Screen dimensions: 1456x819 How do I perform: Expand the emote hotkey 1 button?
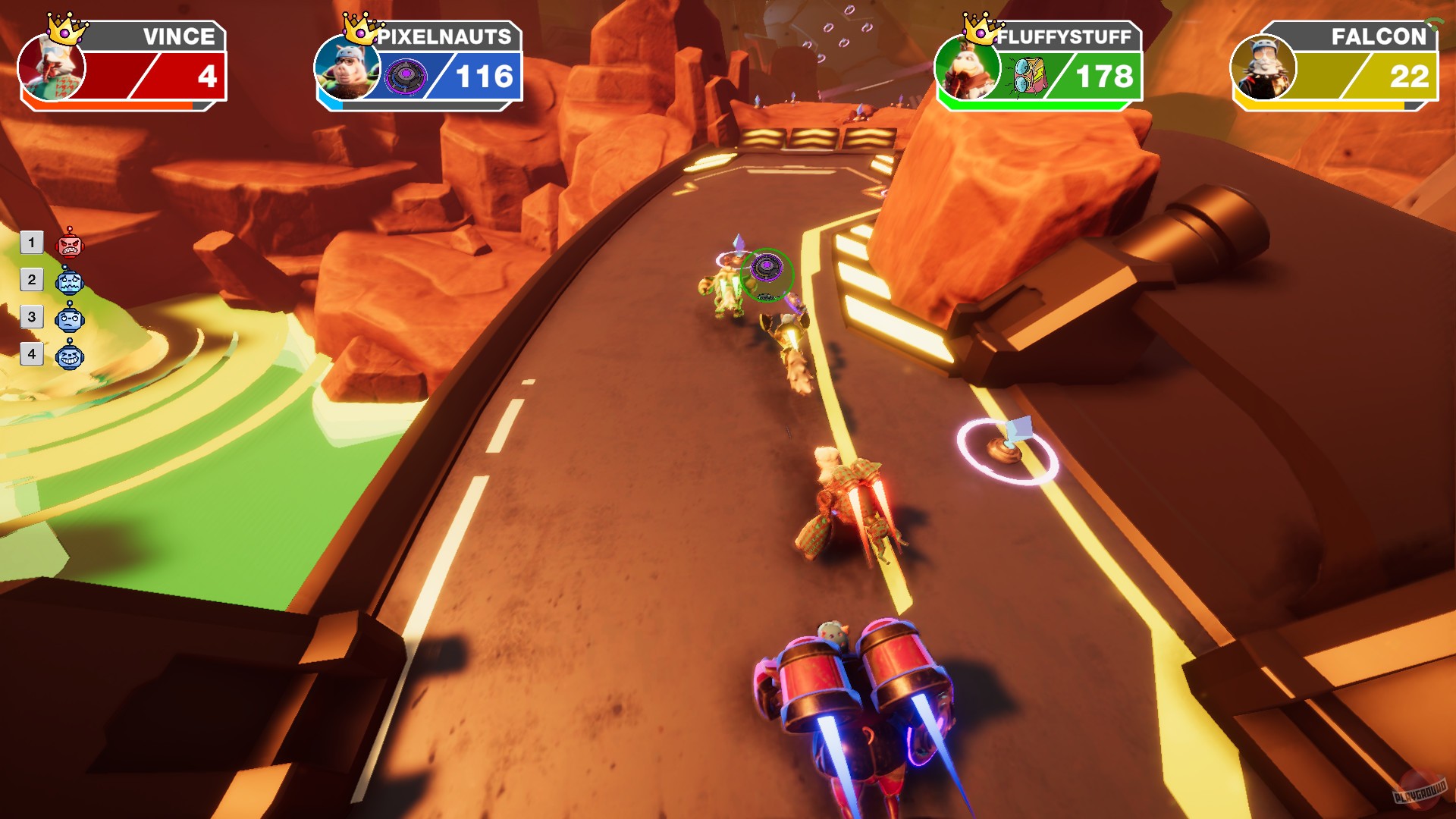pyautogui.click(x=31, y=243)
